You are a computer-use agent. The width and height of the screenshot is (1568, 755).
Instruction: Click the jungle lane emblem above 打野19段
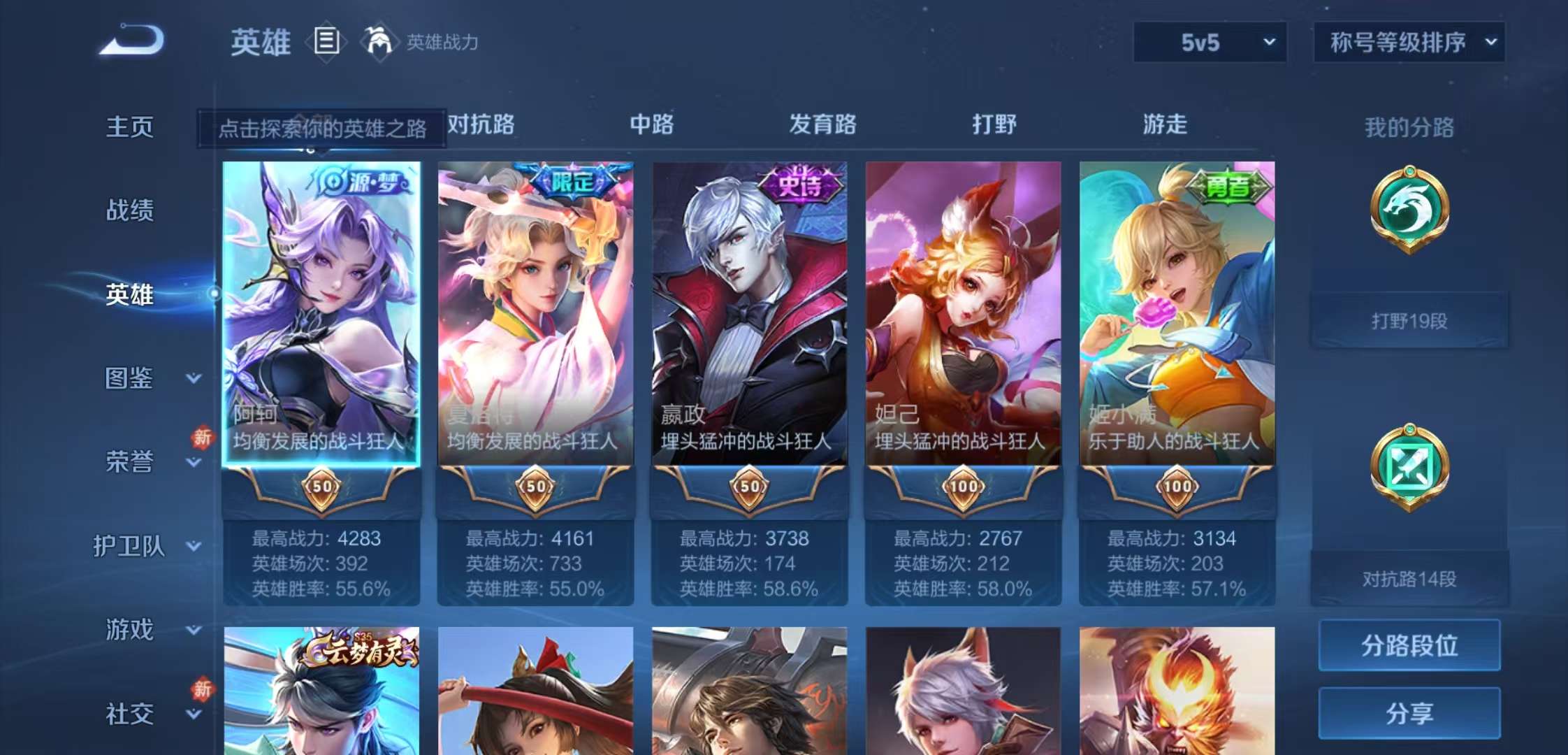click(x=1411, y=210)
